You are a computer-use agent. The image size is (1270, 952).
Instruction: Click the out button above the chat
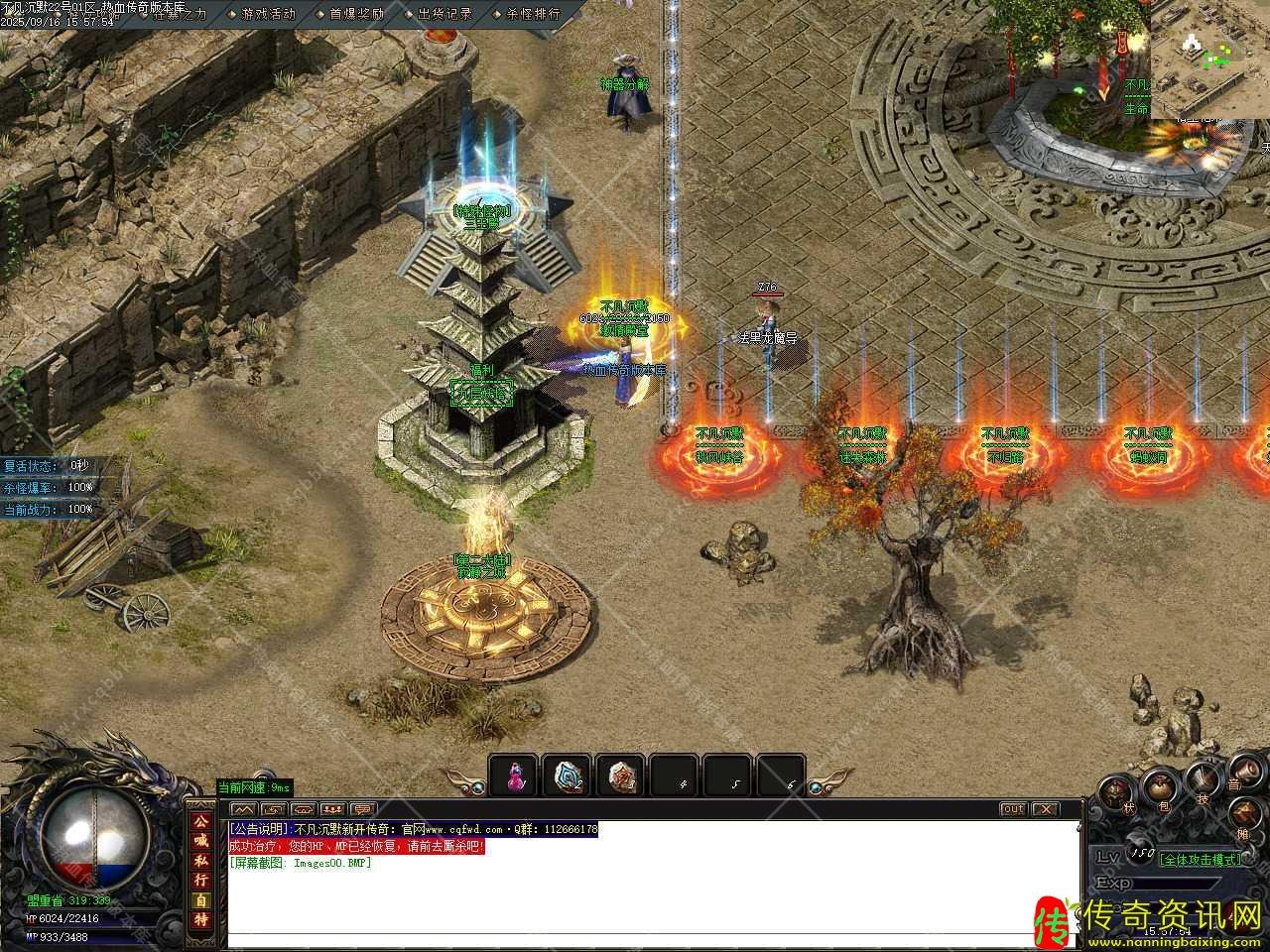click(x=1012, y=809)
